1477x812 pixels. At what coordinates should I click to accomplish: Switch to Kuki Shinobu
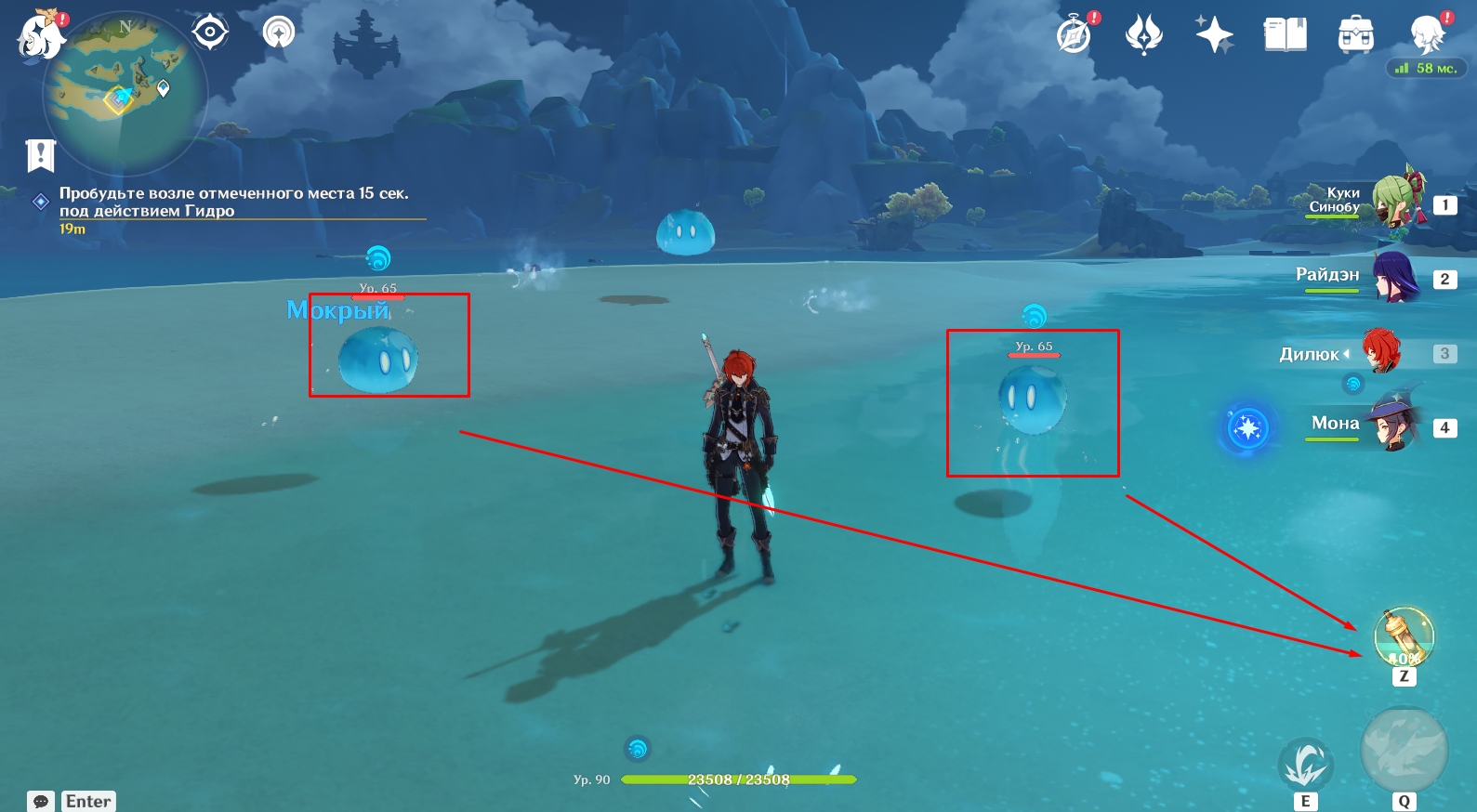1394,201
